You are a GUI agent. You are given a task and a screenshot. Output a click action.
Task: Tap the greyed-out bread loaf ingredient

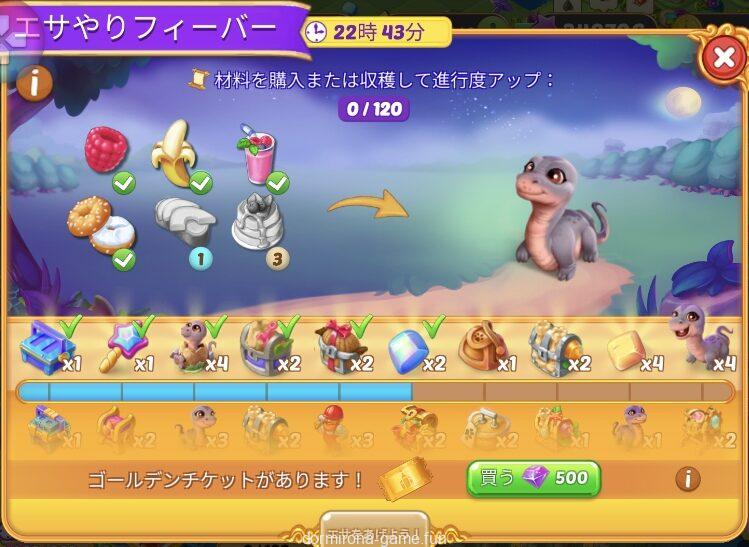(184, 220)
